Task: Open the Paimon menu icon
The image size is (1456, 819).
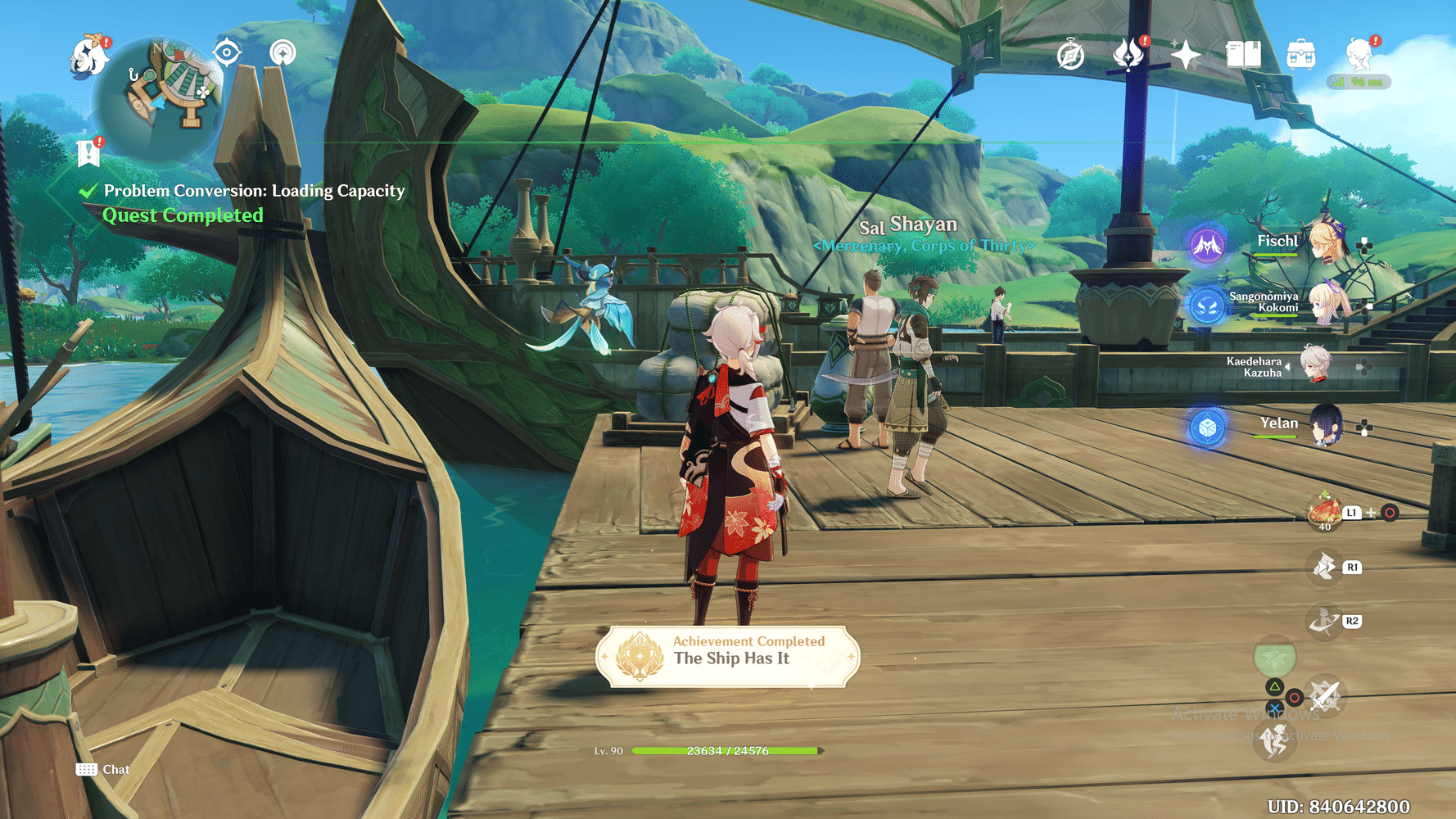Action: (x=88, y=56)
